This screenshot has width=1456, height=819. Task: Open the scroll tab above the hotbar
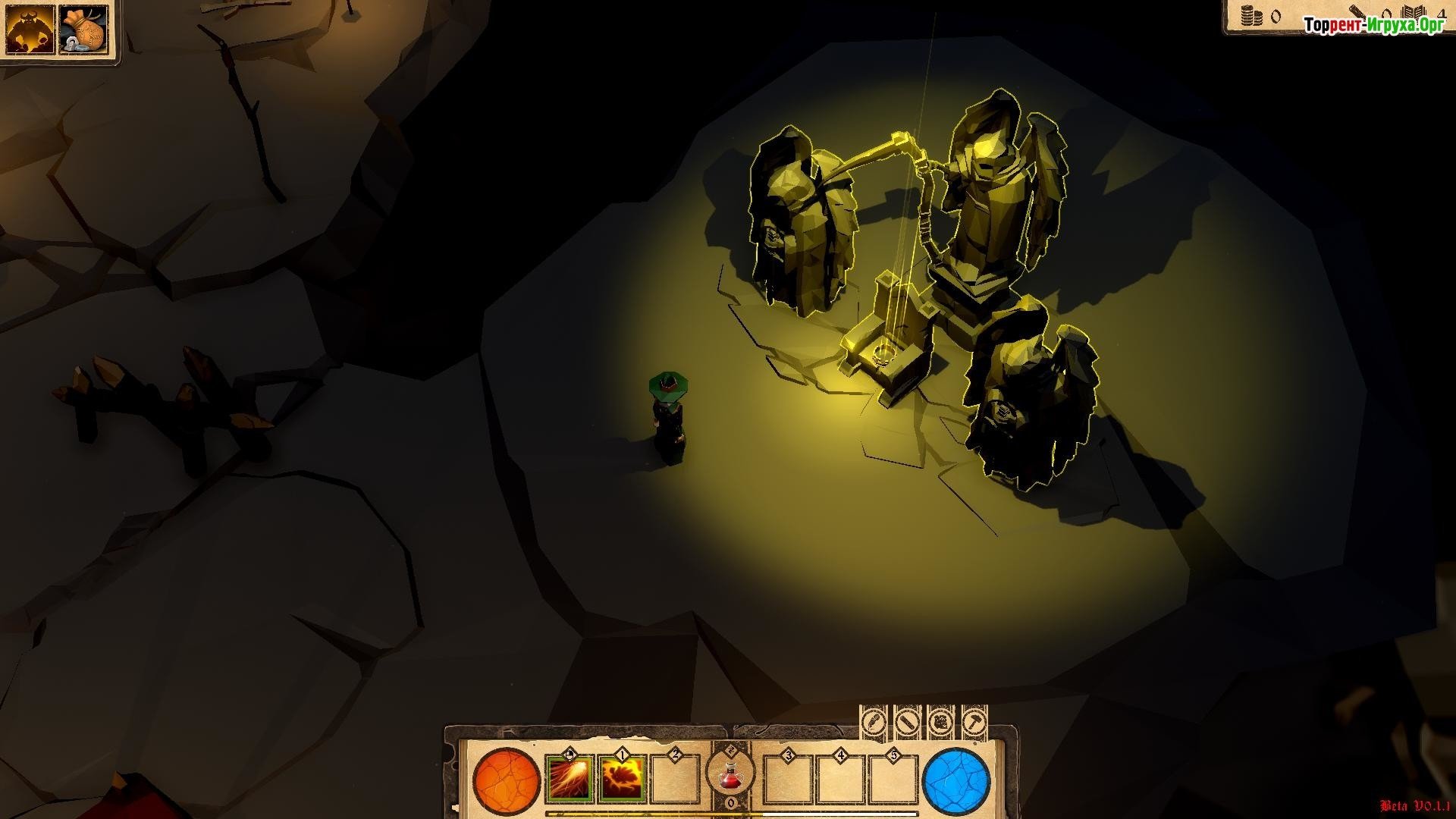907,720
